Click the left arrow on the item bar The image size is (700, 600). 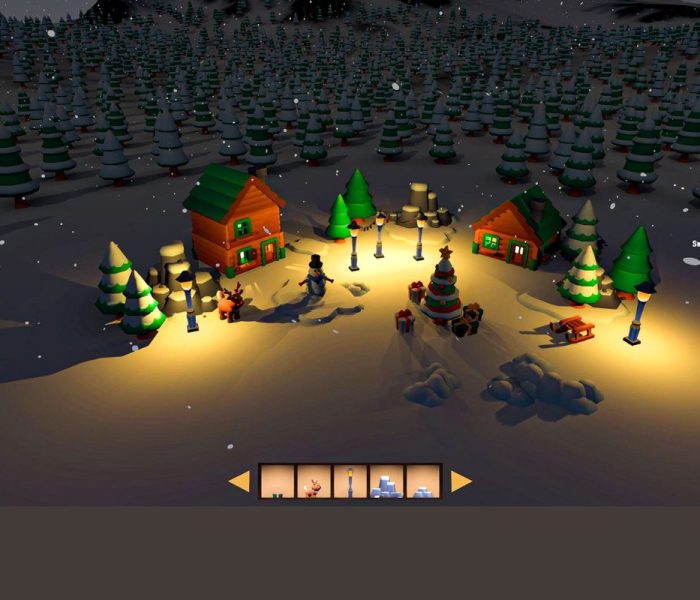click(x=239, y=481)
